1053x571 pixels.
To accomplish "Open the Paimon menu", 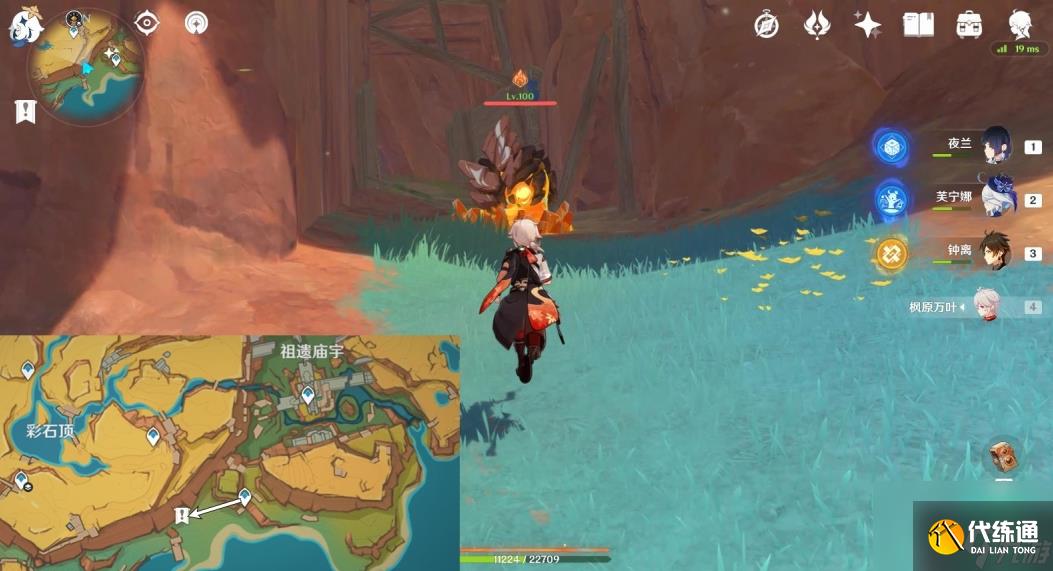I will (23, 27).
